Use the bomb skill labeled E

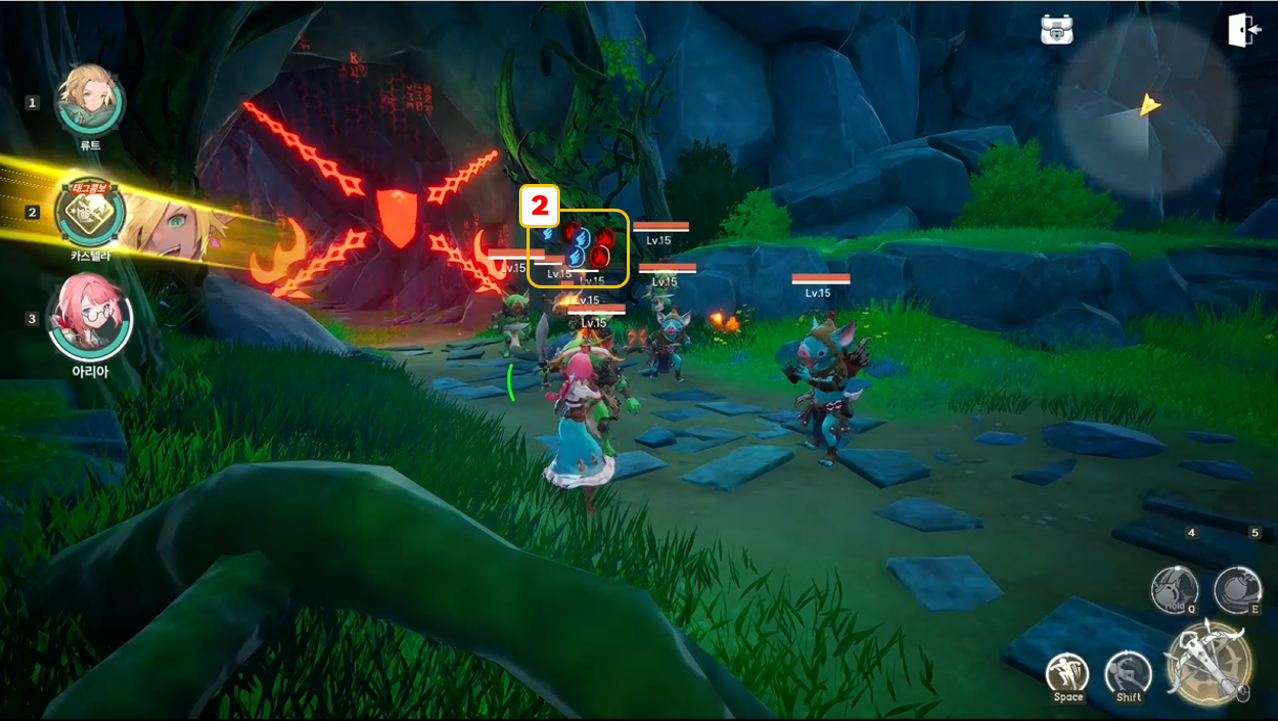click(1237, 588)
